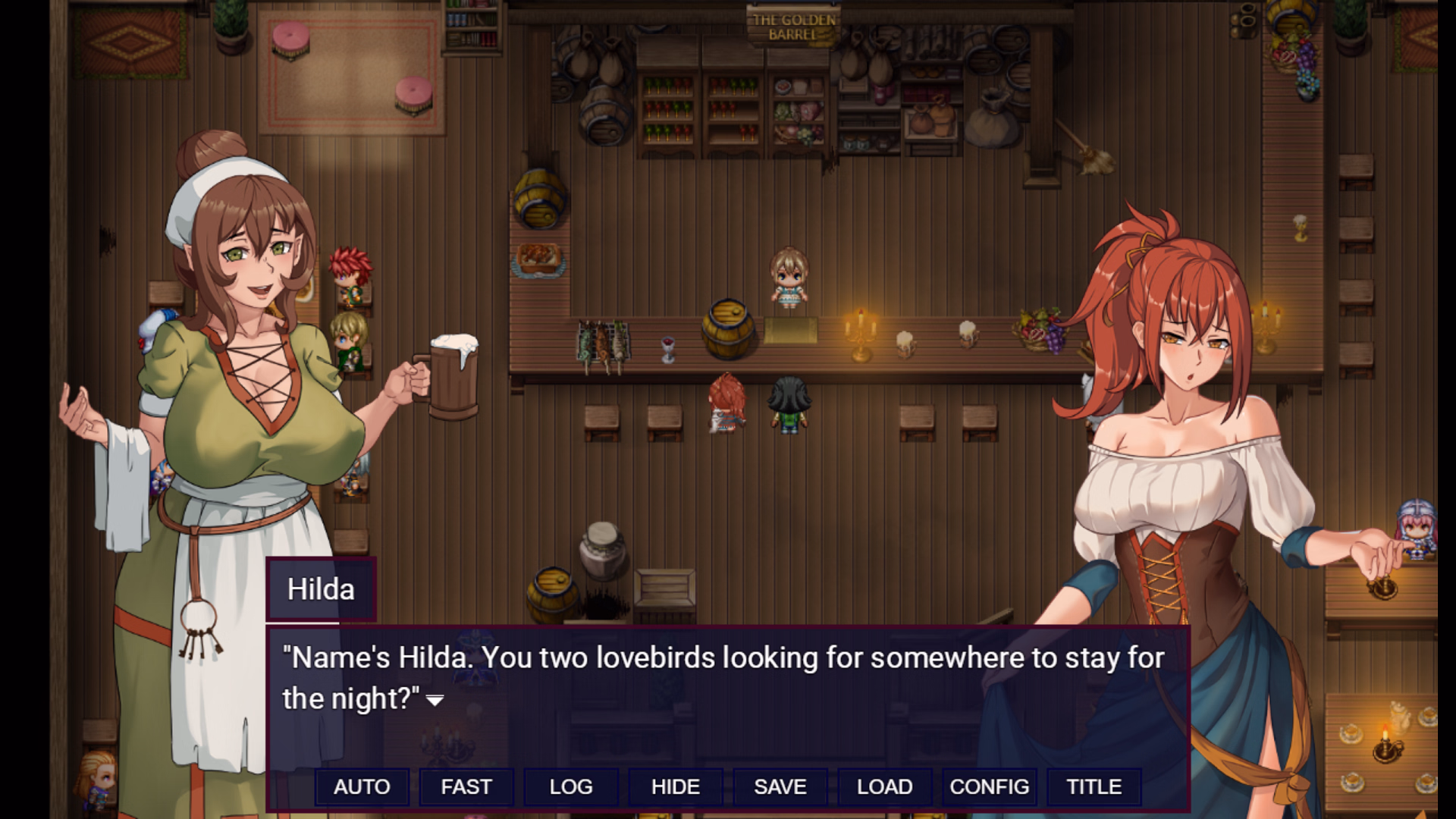
Task: Hide the dialogue window
Action: tap(675, 786)
